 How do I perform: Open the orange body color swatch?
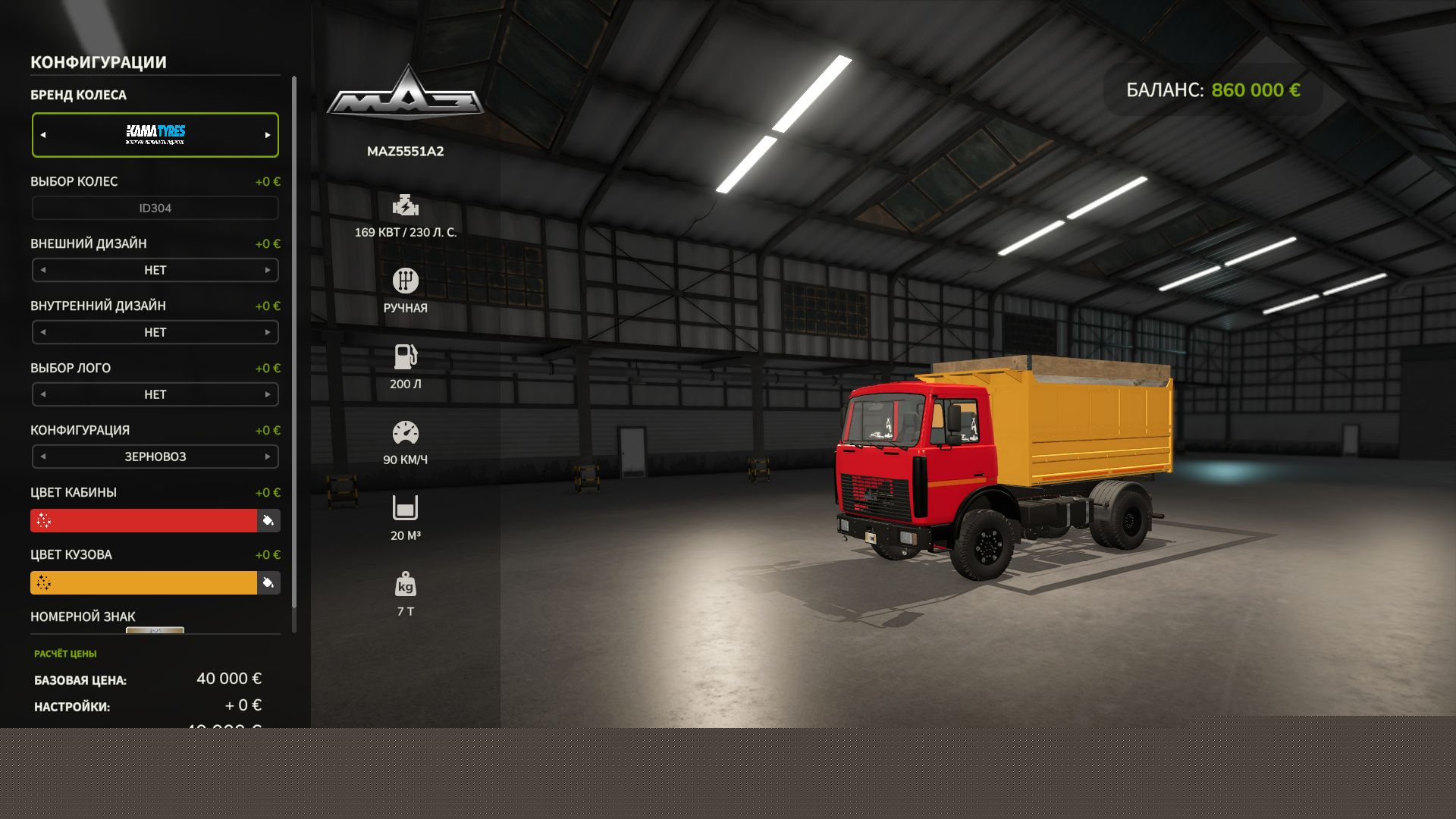pos(144,583)
